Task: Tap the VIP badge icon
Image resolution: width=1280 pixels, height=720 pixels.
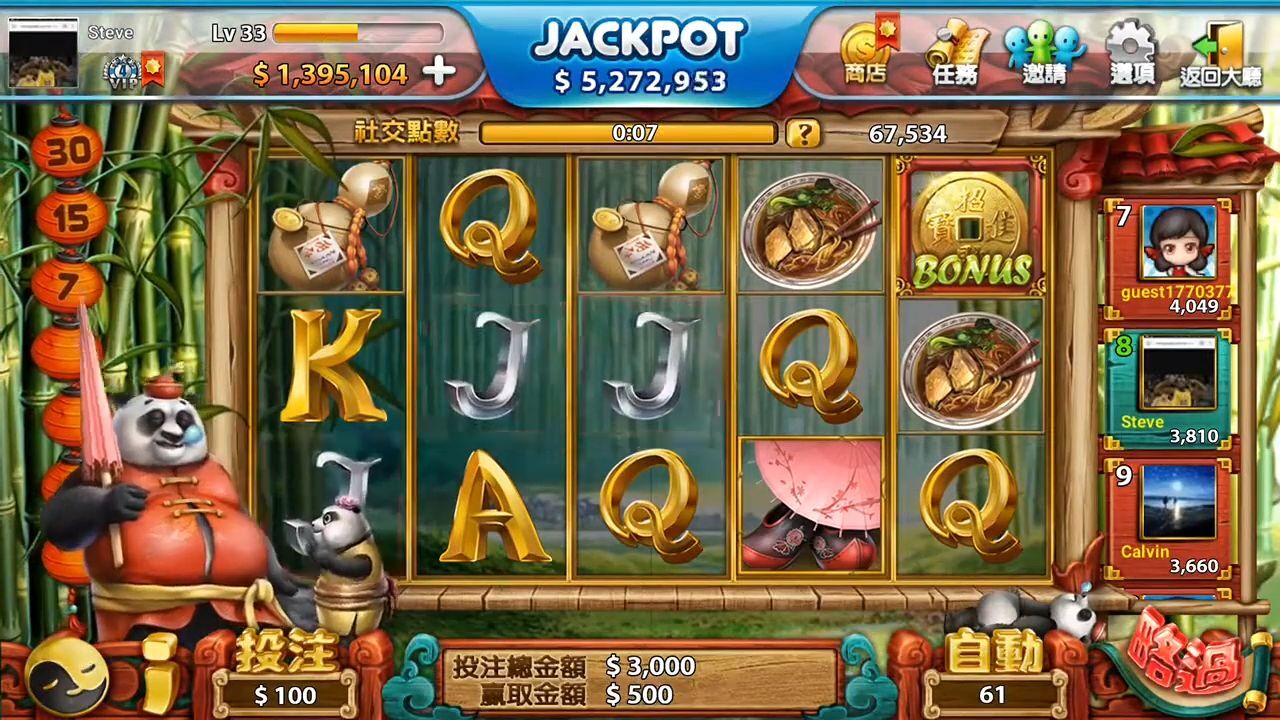Action: (121, 70)
